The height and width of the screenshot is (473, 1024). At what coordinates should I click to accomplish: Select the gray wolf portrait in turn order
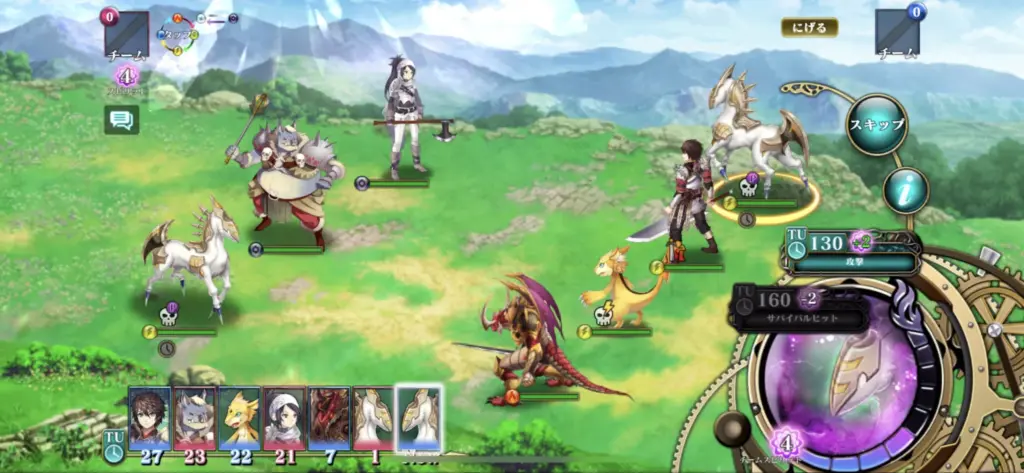pyautogui.click(x=195, y=417)
